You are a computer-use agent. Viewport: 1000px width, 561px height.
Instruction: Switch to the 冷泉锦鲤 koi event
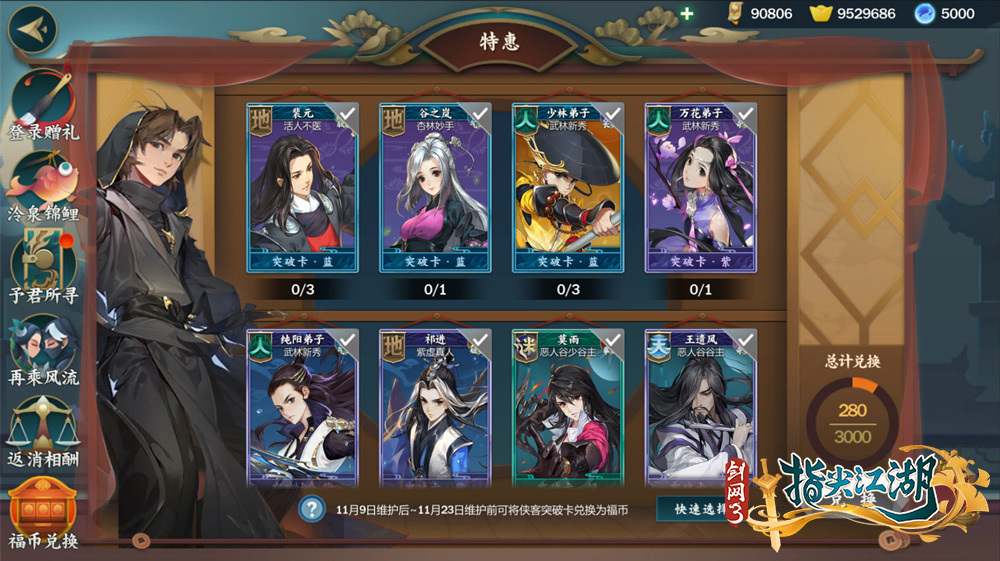pos(44,186)
